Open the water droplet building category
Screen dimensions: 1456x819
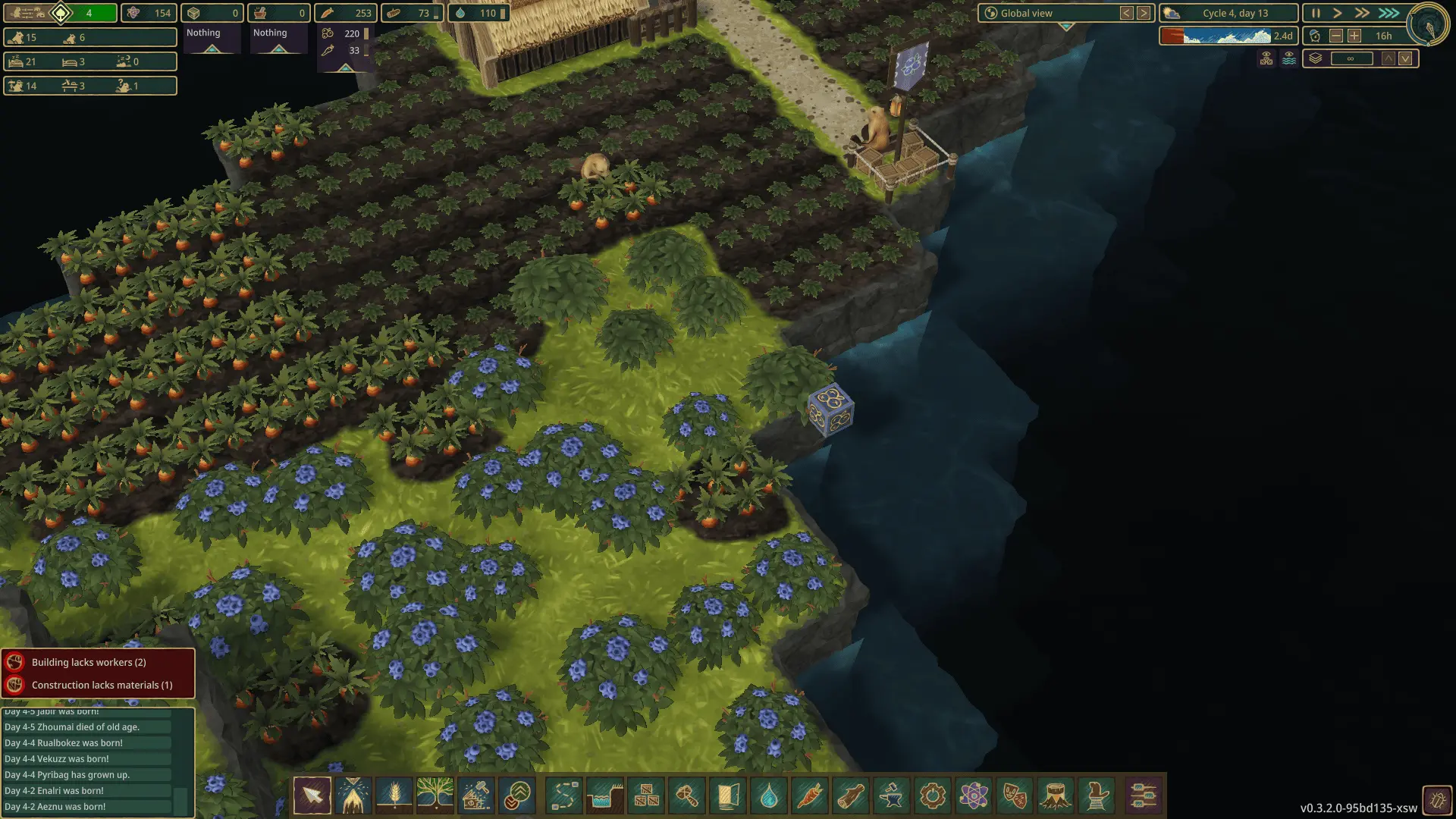[x=769, y=795]
